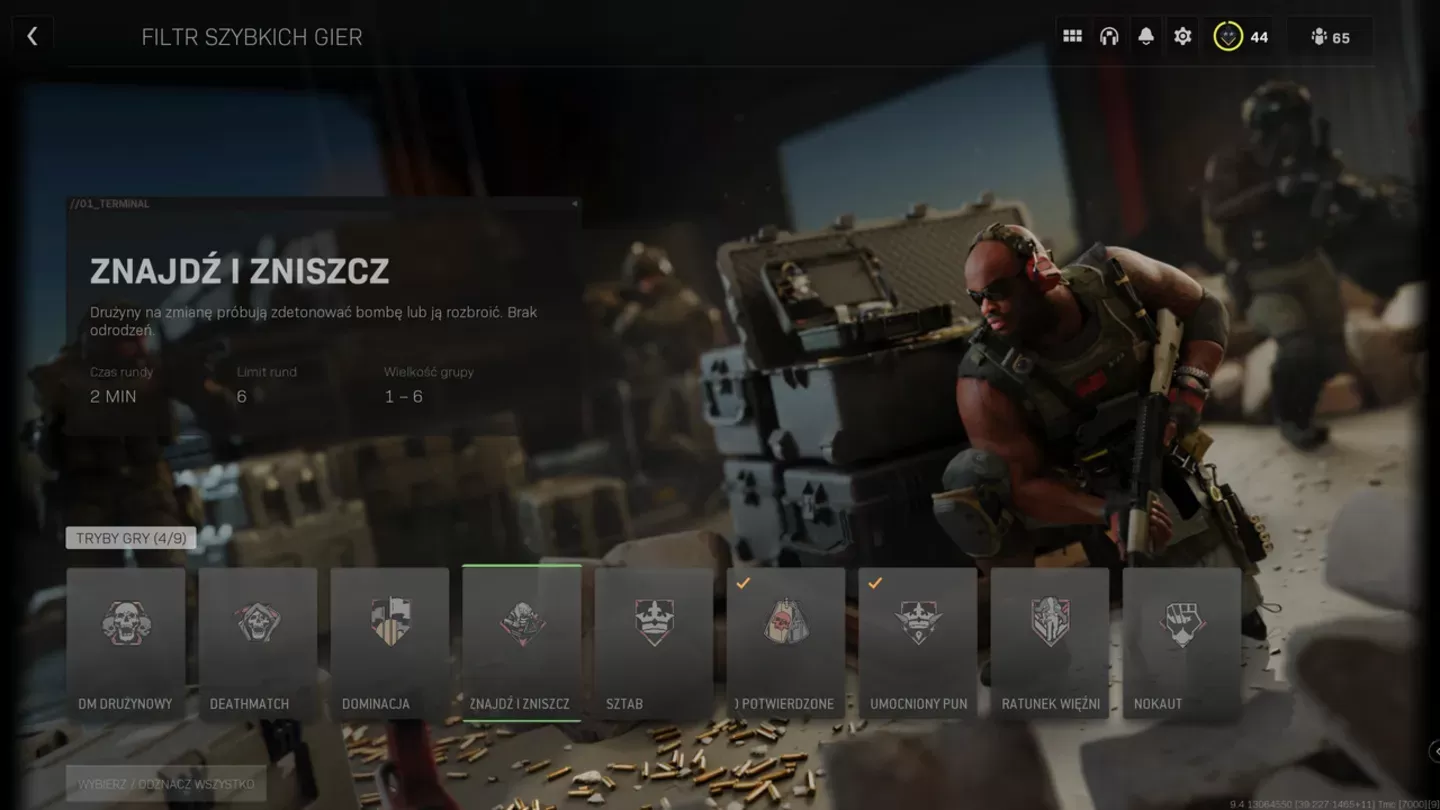
Task: Select the TRYBY GRY (4/9) header
Action: (130, 537)
